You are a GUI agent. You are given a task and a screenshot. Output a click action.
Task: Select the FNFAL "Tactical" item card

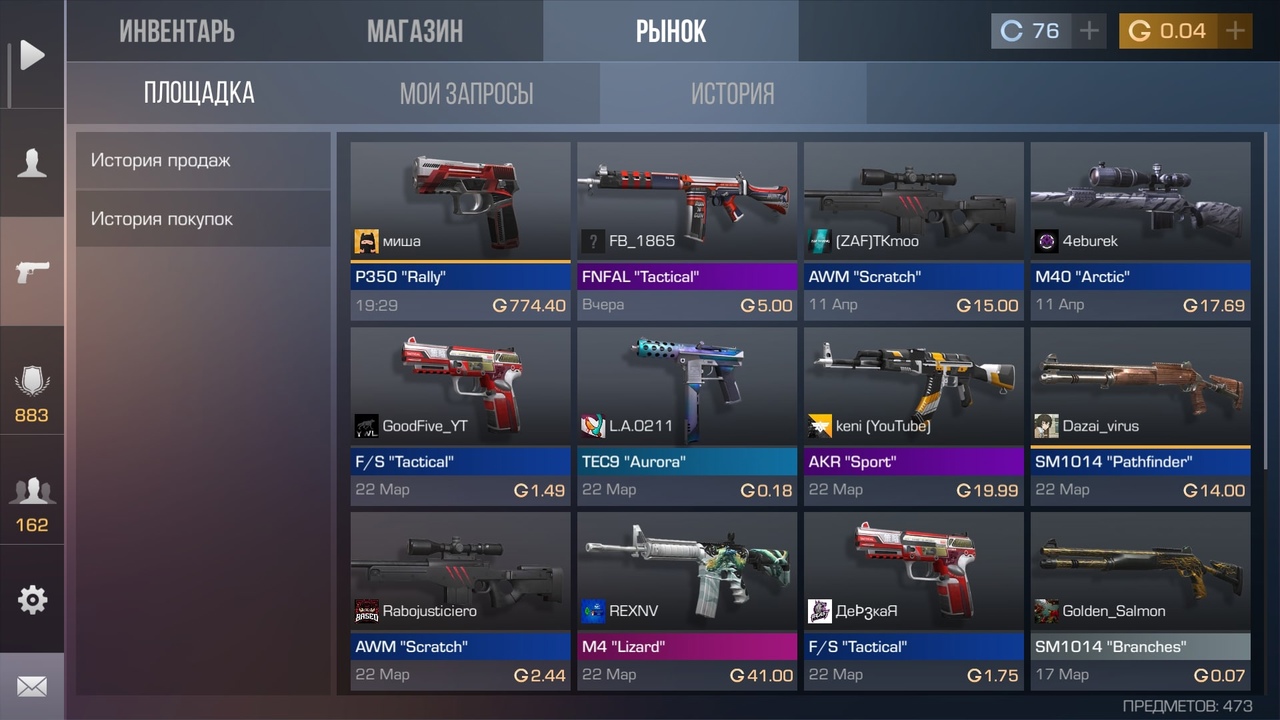click(x=687, y=230)
